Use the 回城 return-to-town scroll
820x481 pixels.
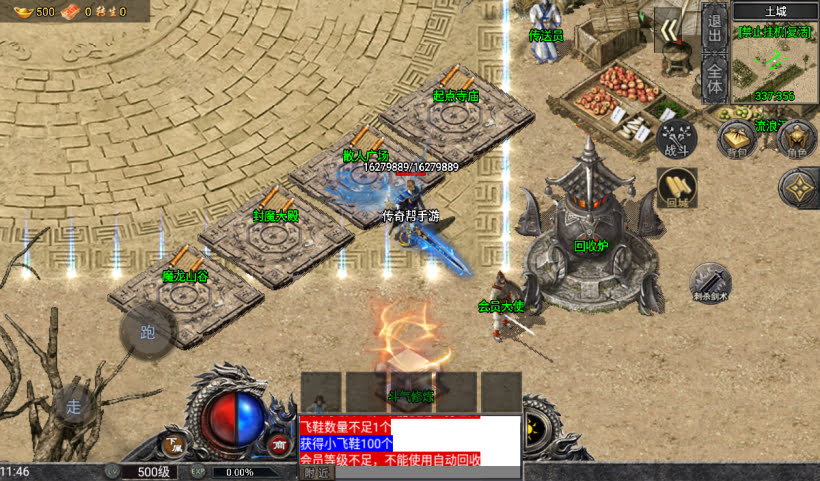(x=677, y=187)
